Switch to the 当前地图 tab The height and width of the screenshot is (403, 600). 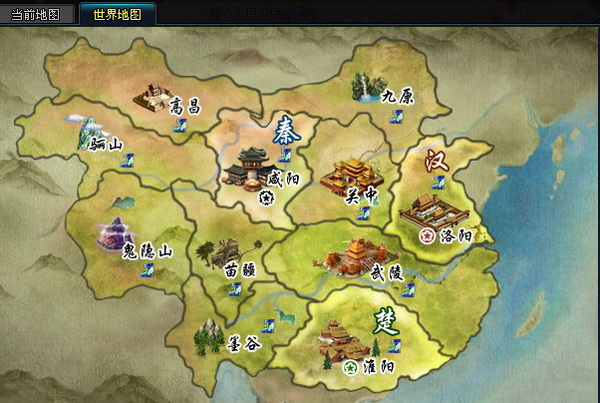coord(37,15)
